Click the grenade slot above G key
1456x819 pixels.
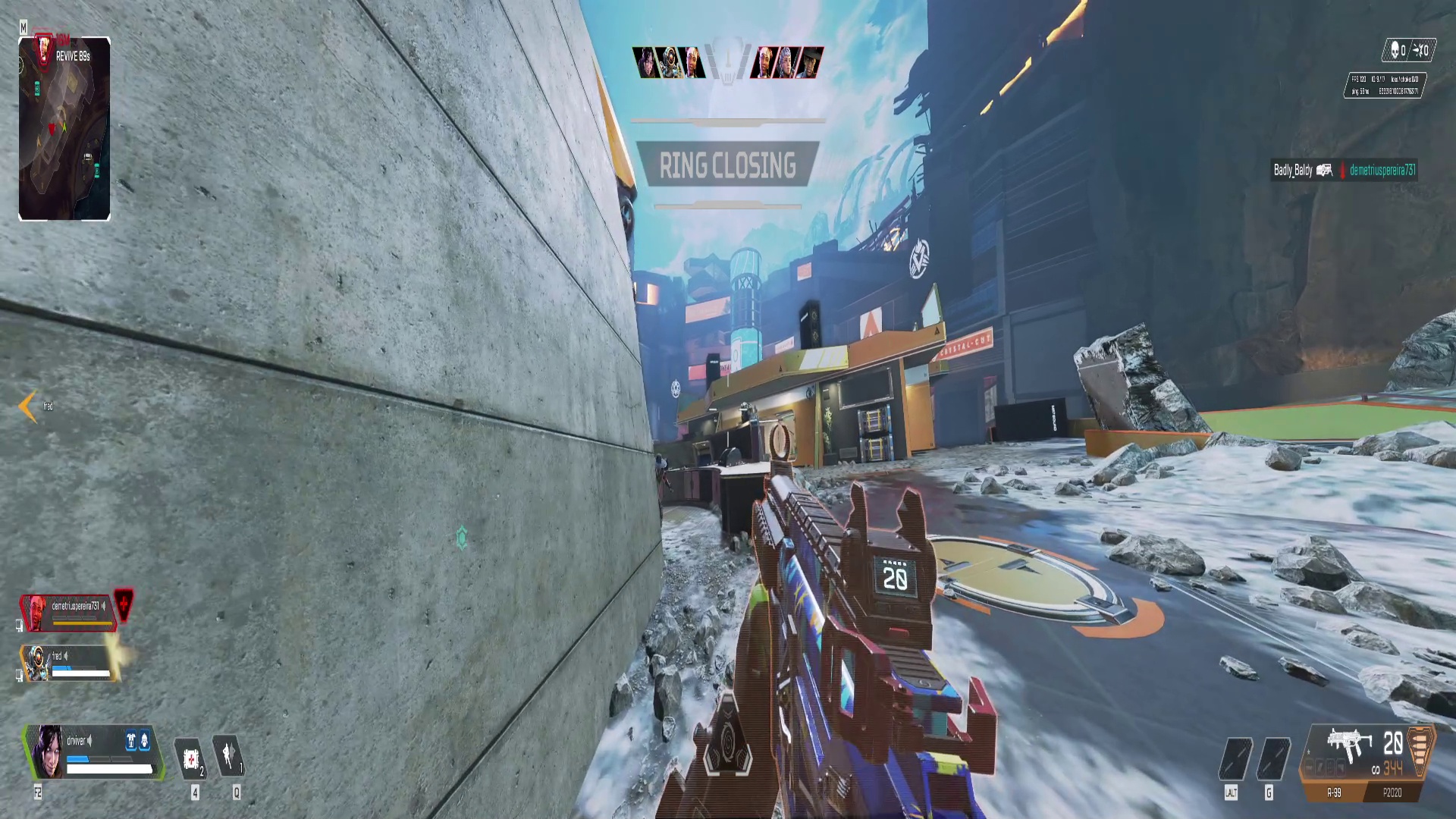(x=1273, y=759)
